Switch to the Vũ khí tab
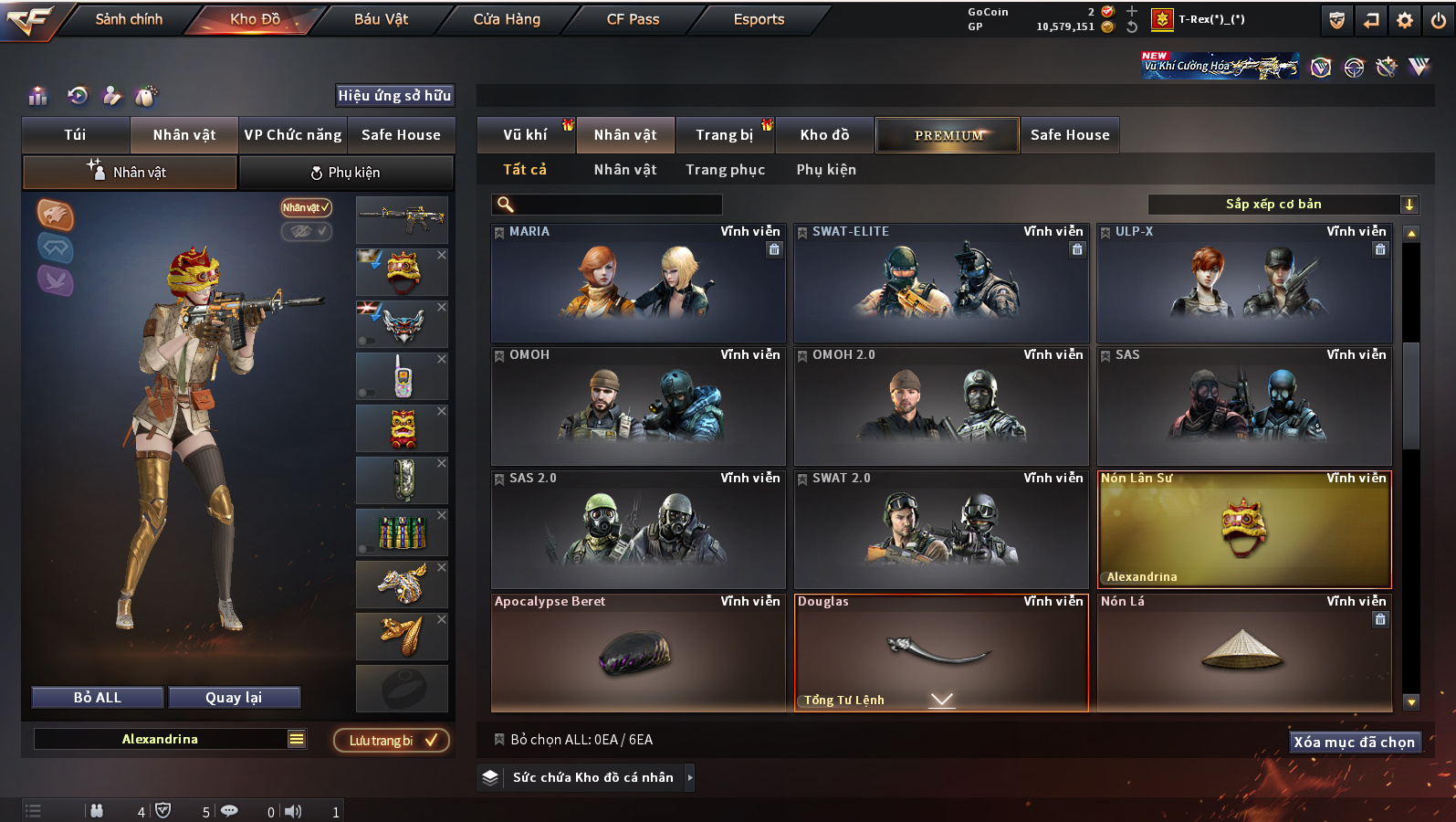 (525, 135)
